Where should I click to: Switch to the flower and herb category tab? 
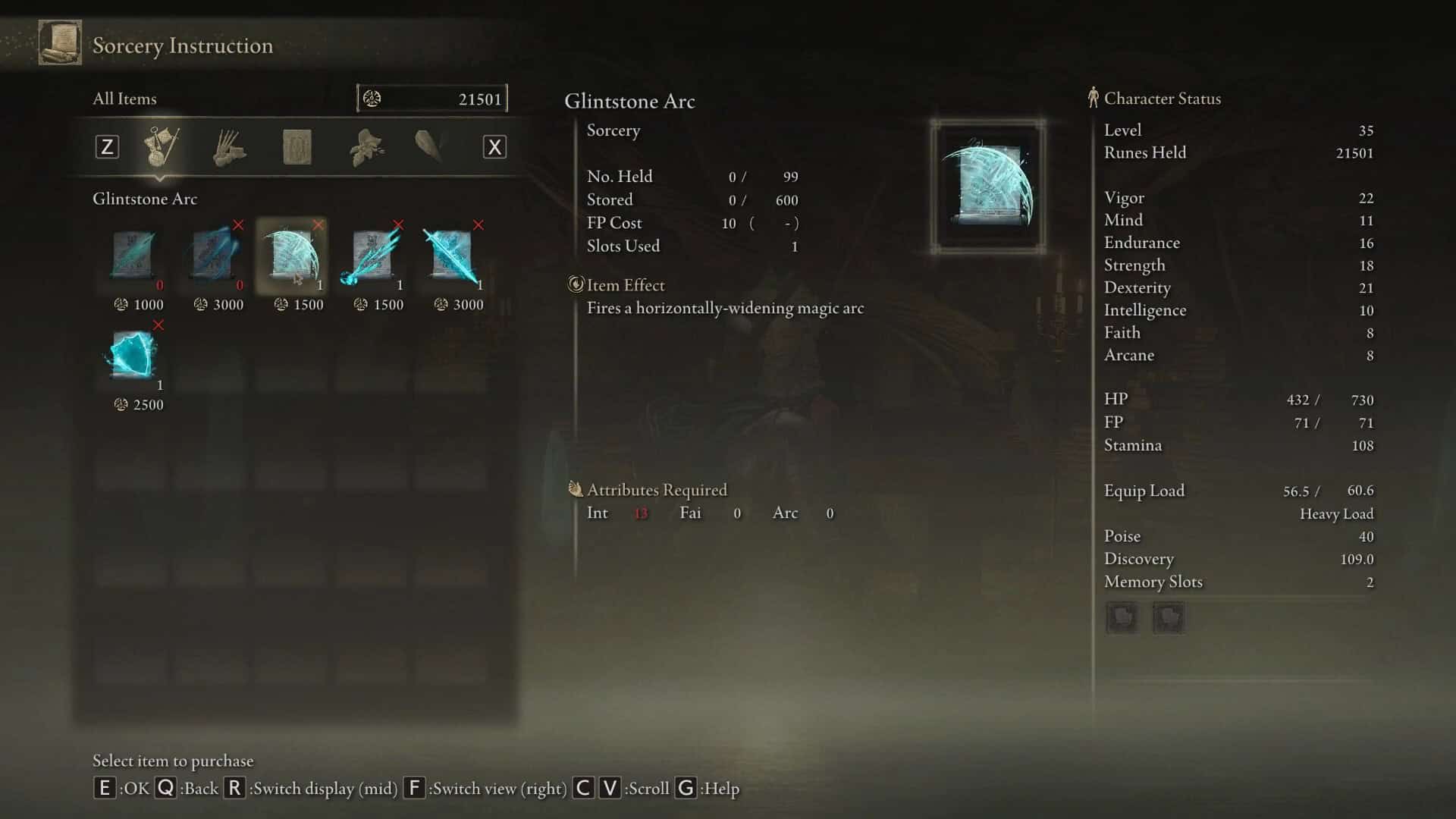(366, 147)
